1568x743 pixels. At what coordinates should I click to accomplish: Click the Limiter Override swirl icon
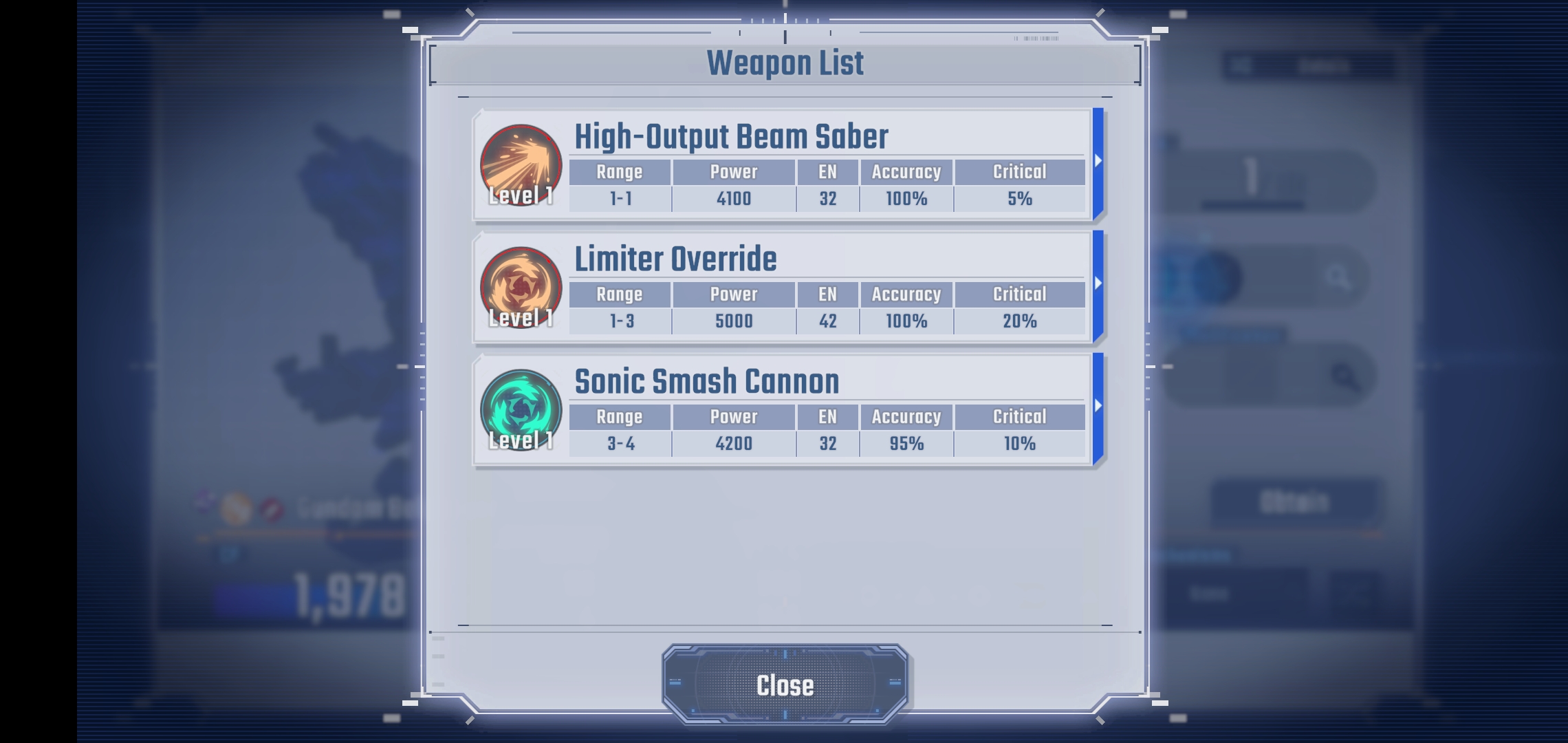pos(521,288)
